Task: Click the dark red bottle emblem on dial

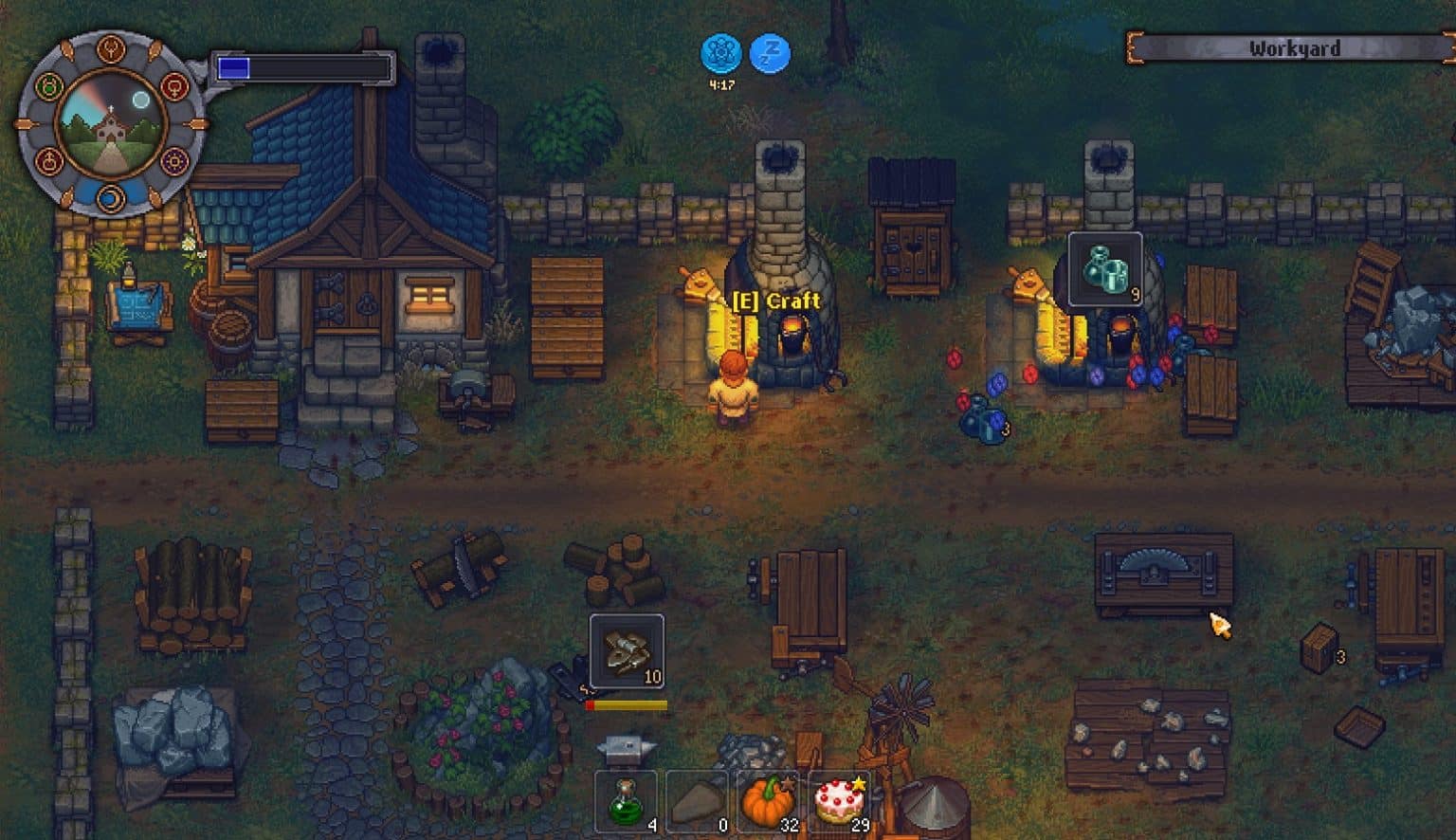Action: click(50, 160)
